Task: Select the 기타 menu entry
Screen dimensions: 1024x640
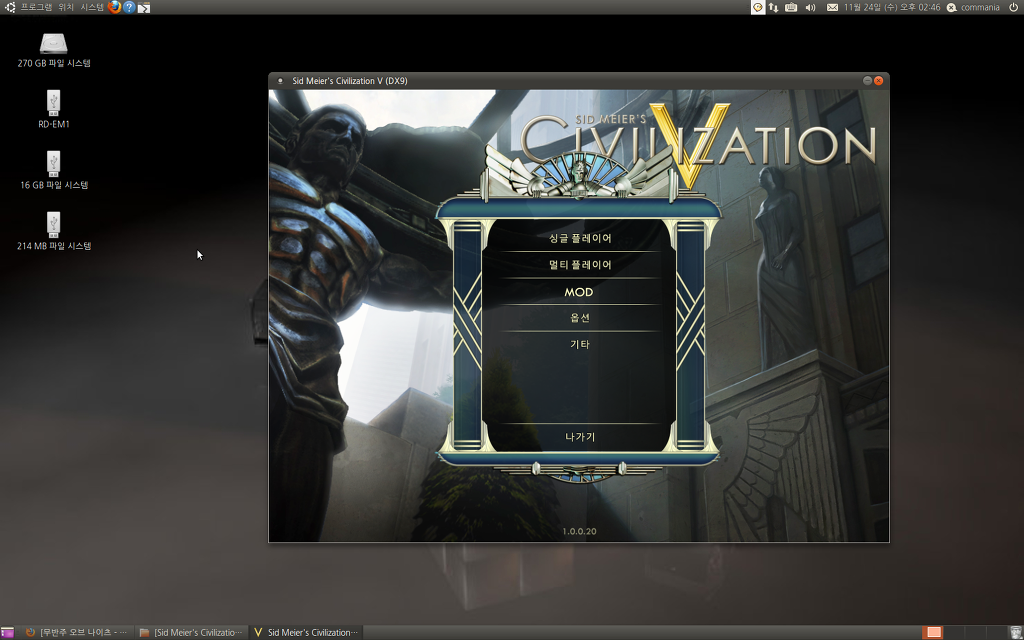Action: tap(579, 344)
